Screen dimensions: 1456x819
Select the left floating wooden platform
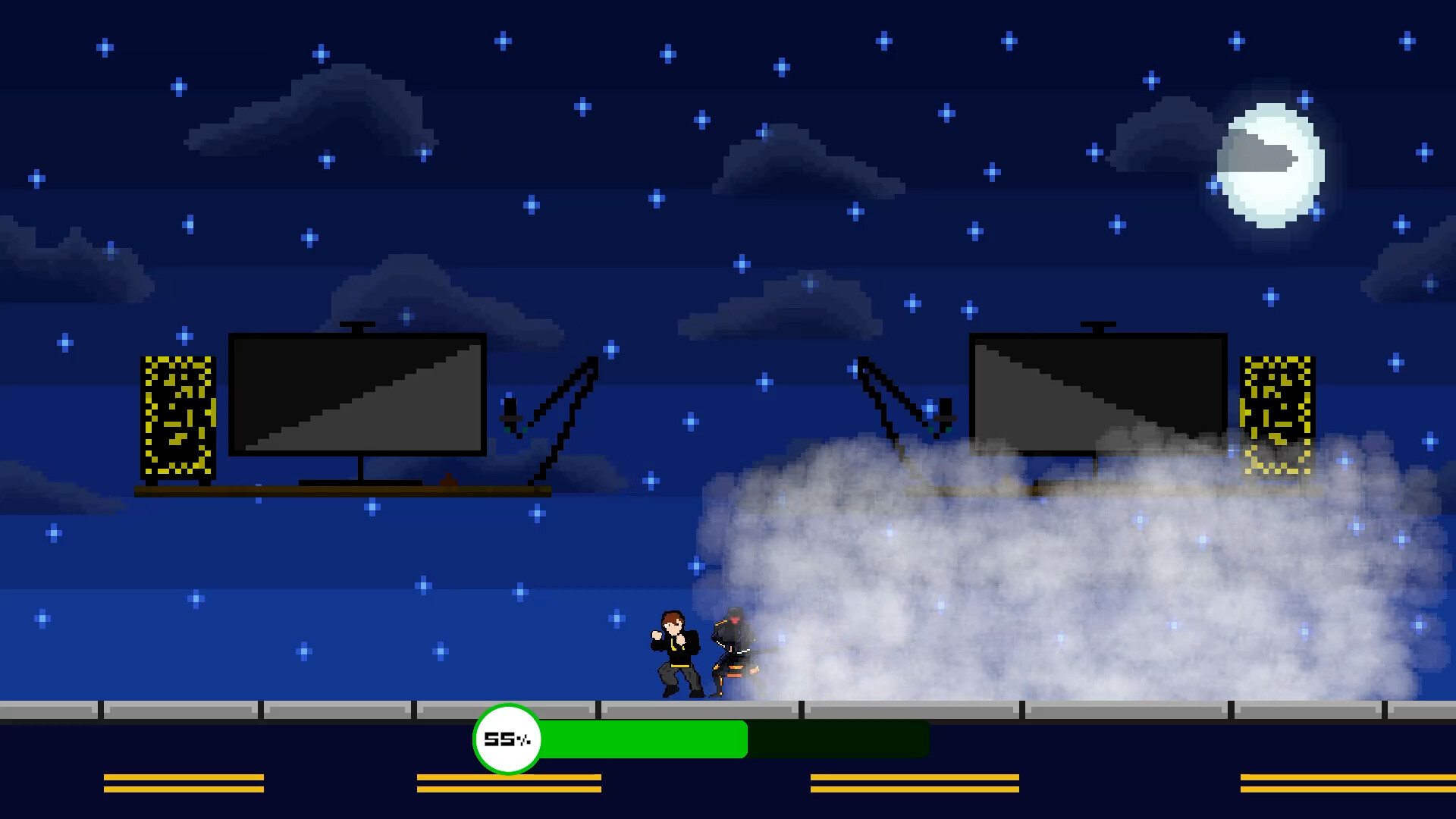[x=341, y=491]
